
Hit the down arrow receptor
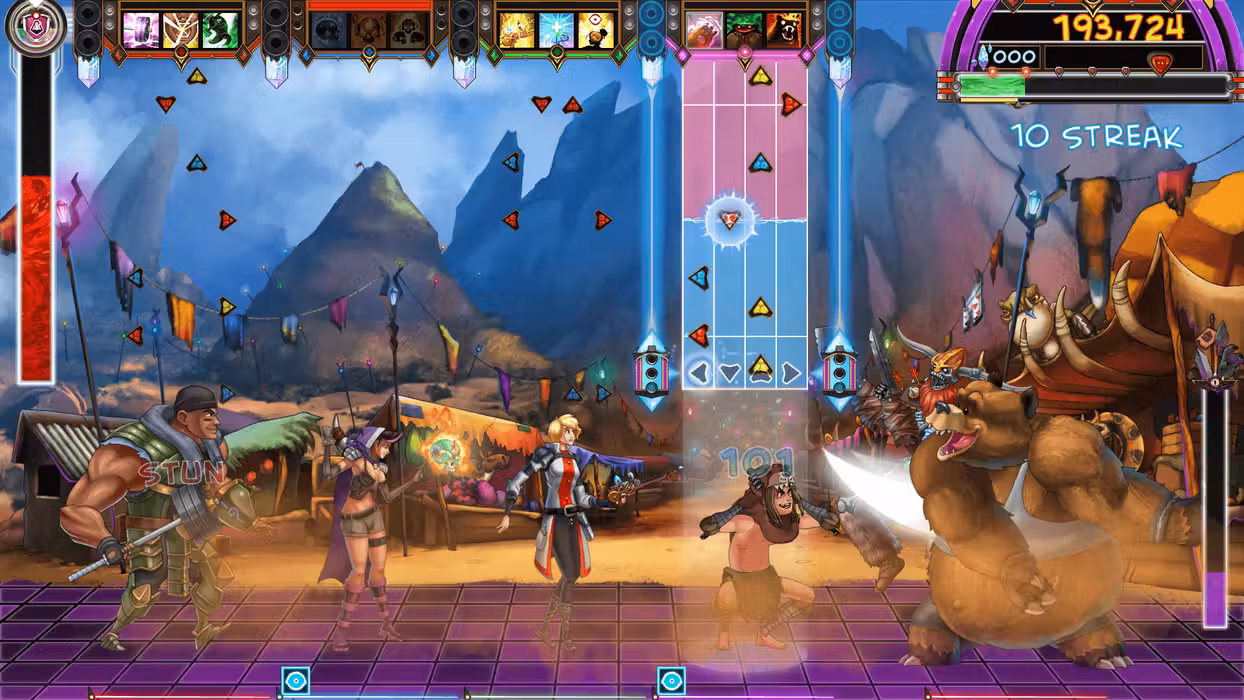[729, 373]
